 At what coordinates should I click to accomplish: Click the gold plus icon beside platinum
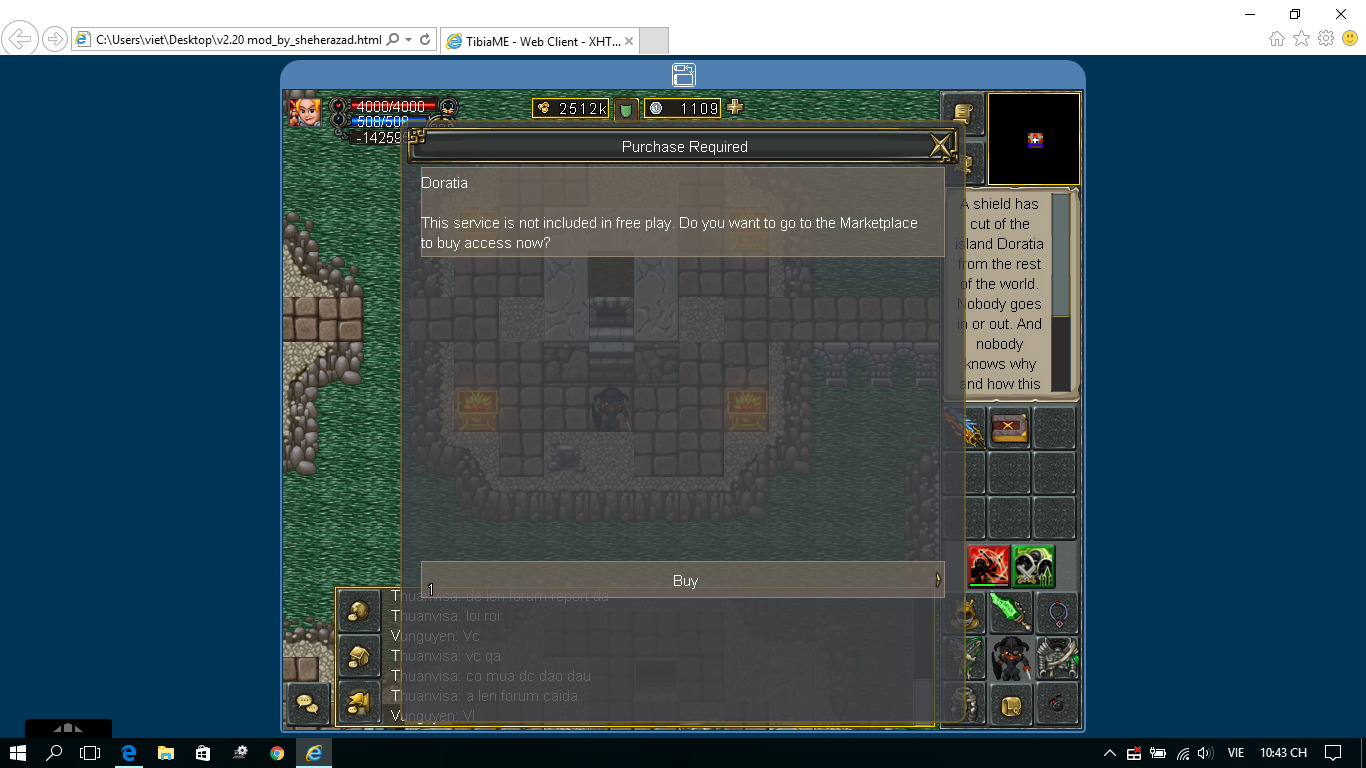coord(735,107)
